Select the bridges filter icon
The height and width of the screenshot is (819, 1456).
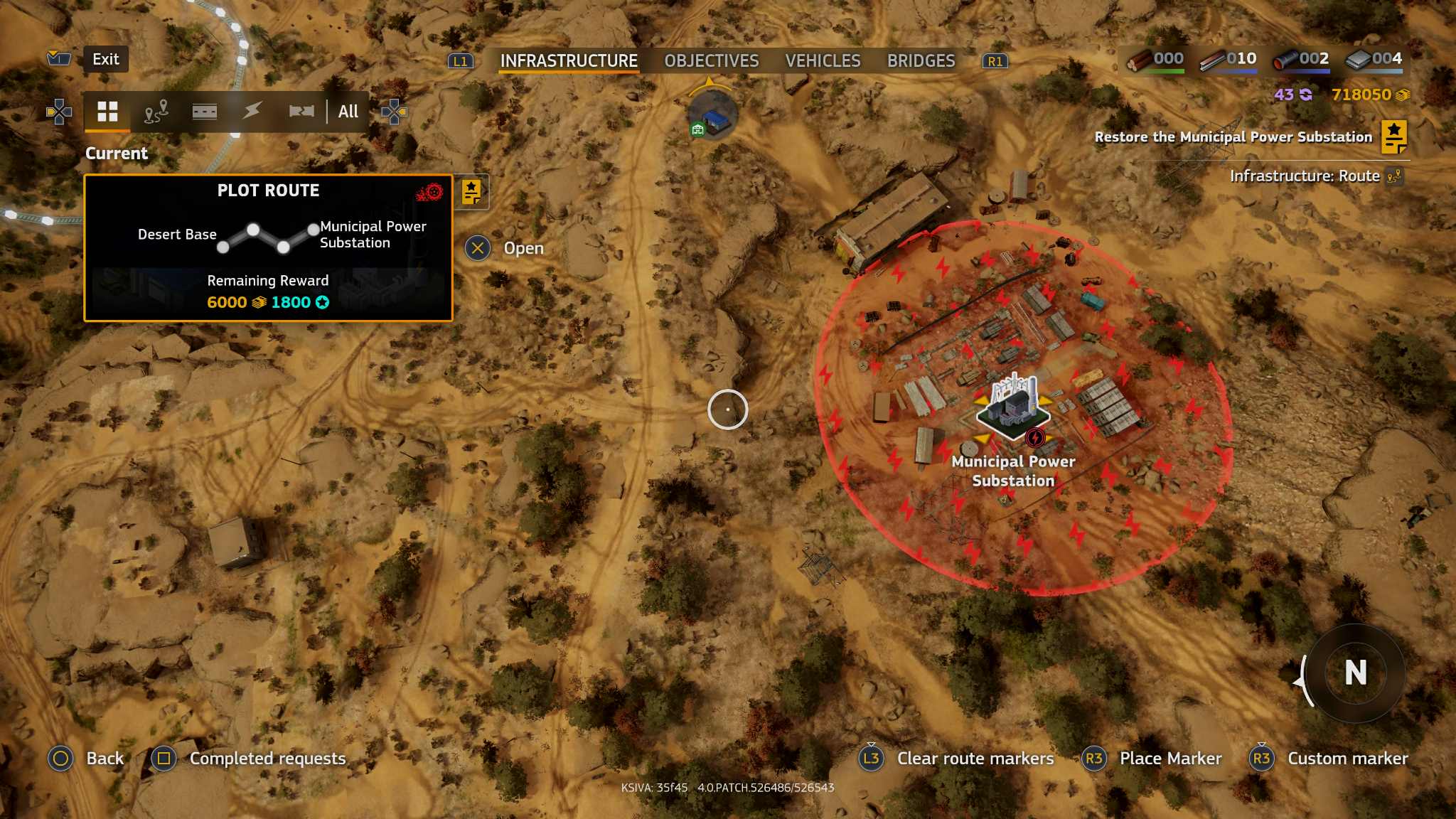[x=302, y=111]
